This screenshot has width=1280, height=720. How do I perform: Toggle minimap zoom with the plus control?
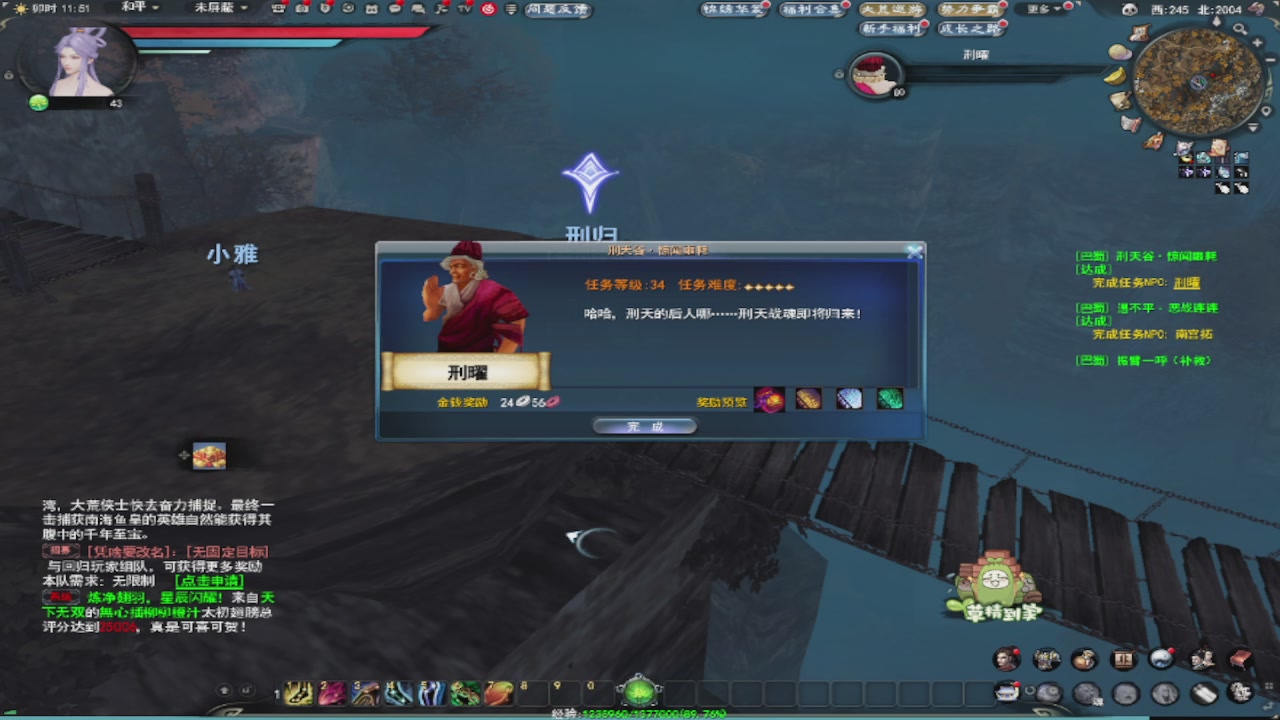pyautogui.click(x=1257, y=42)
